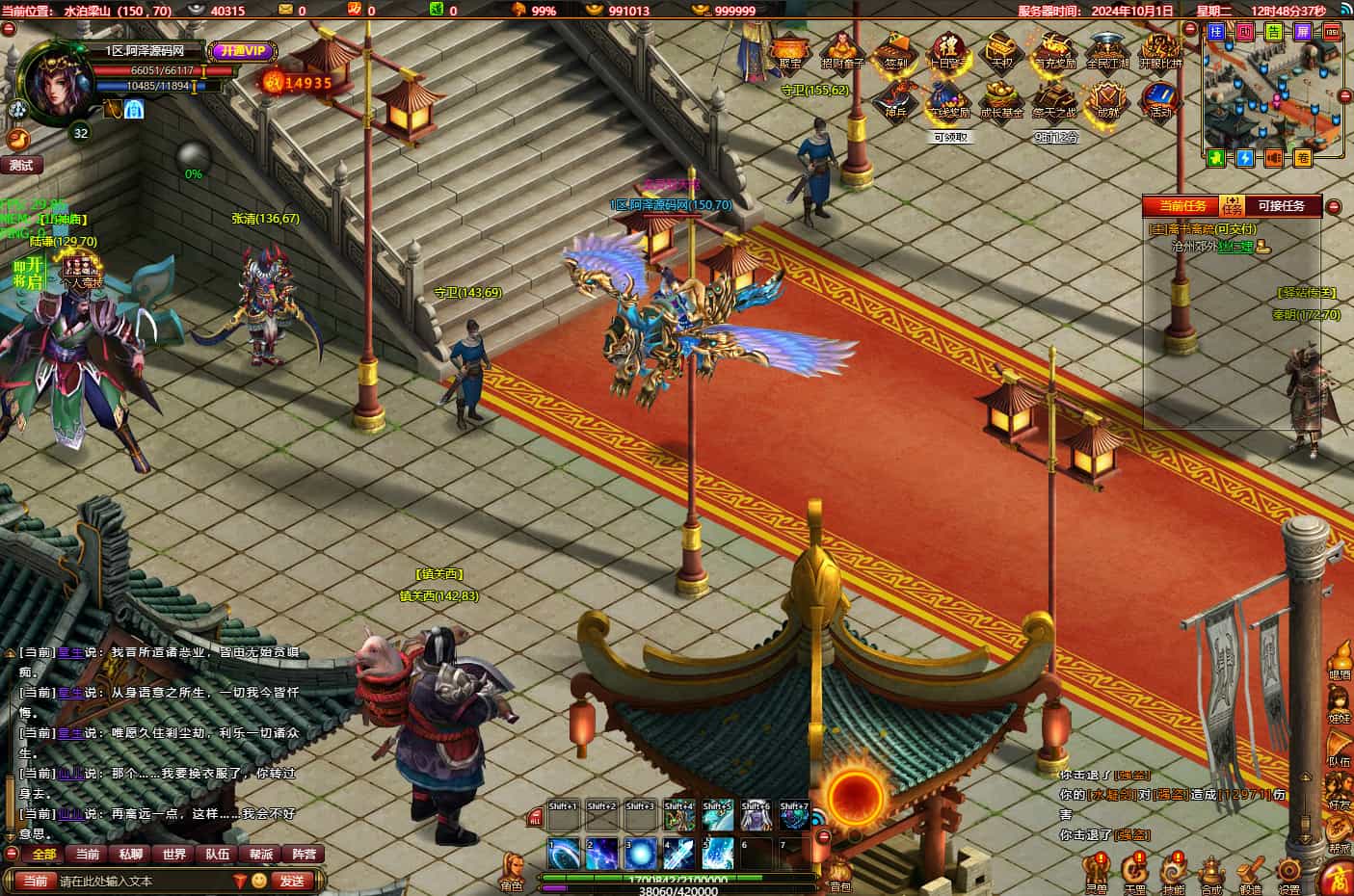Open the 锻造 forging hammer menu
This screenshot has width=1354, height=896.
point(1250,870)
